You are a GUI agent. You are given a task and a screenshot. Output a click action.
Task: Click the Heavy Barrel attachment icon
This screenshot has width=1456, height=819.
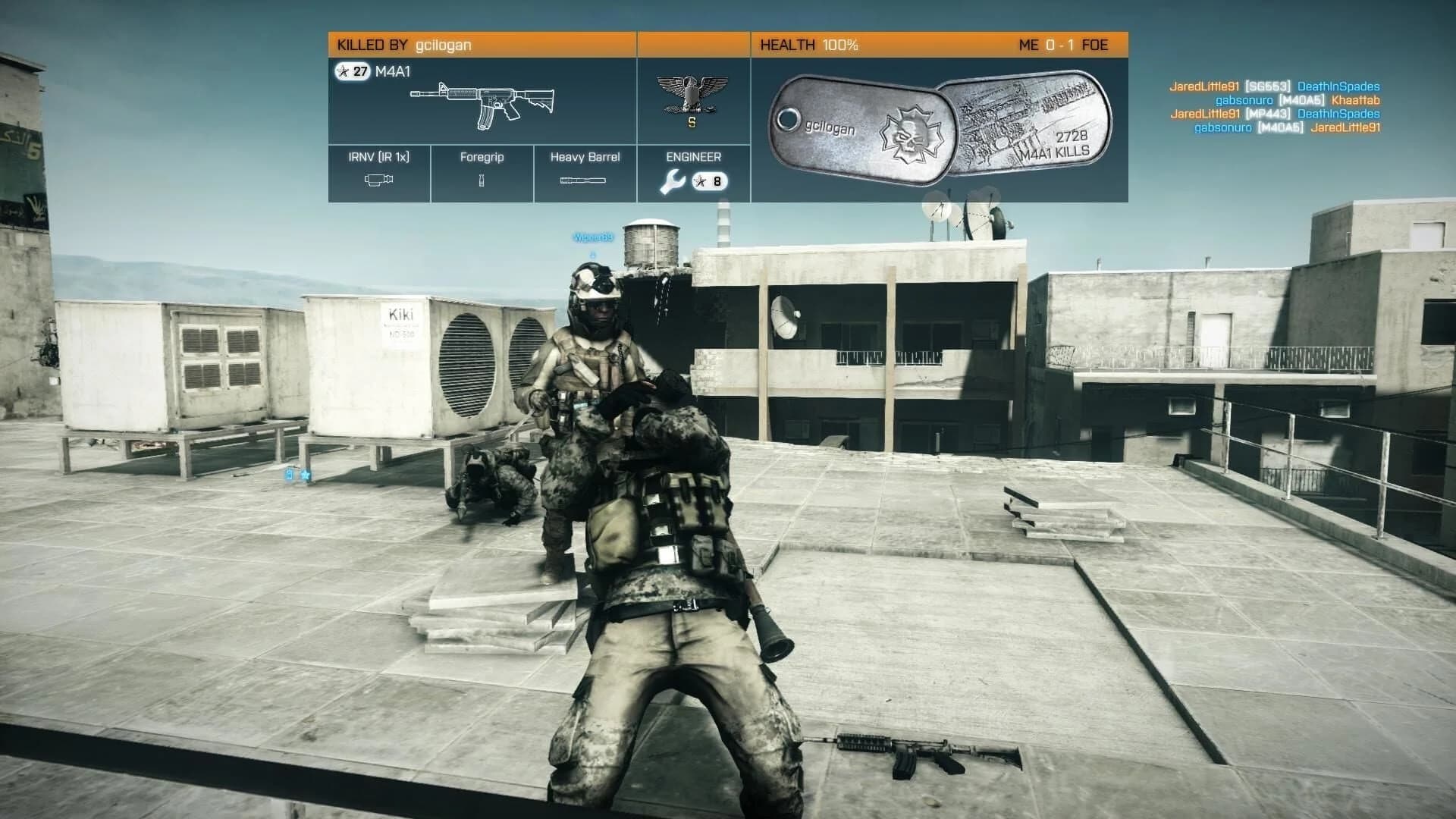584,180
